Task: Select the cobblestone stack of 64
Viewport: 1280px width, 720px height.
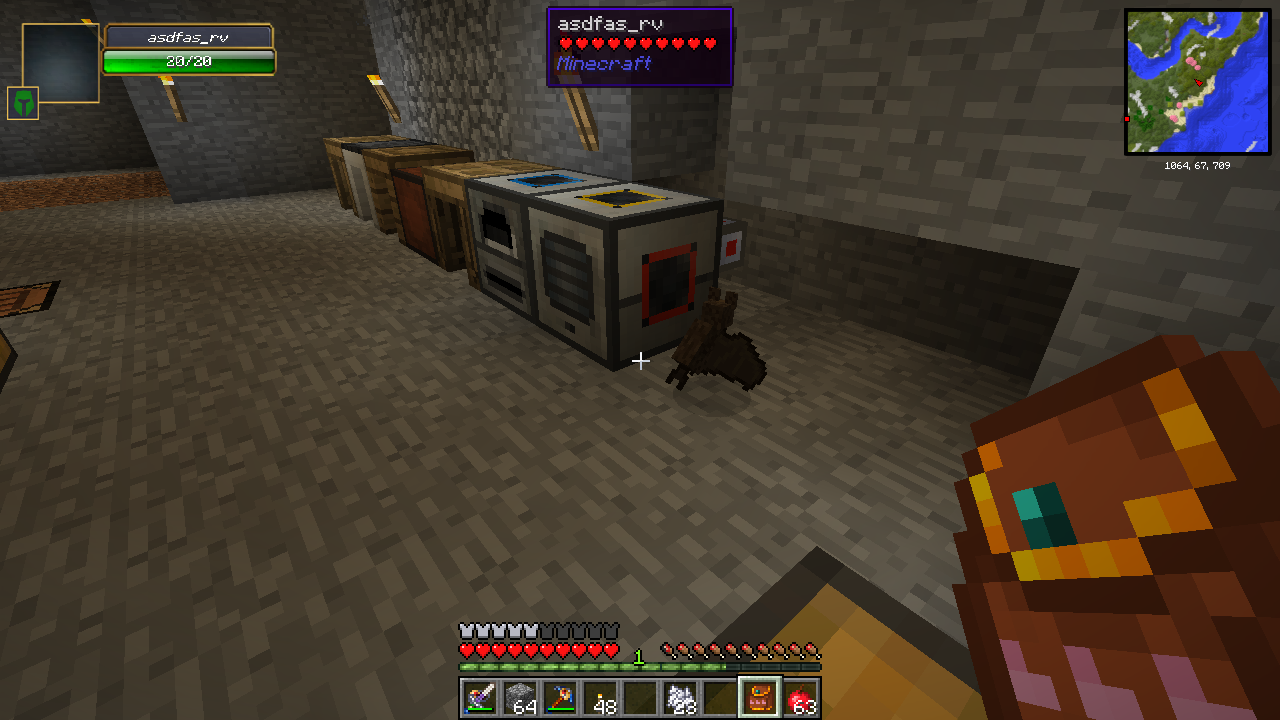Action: [x=519, y=697]
